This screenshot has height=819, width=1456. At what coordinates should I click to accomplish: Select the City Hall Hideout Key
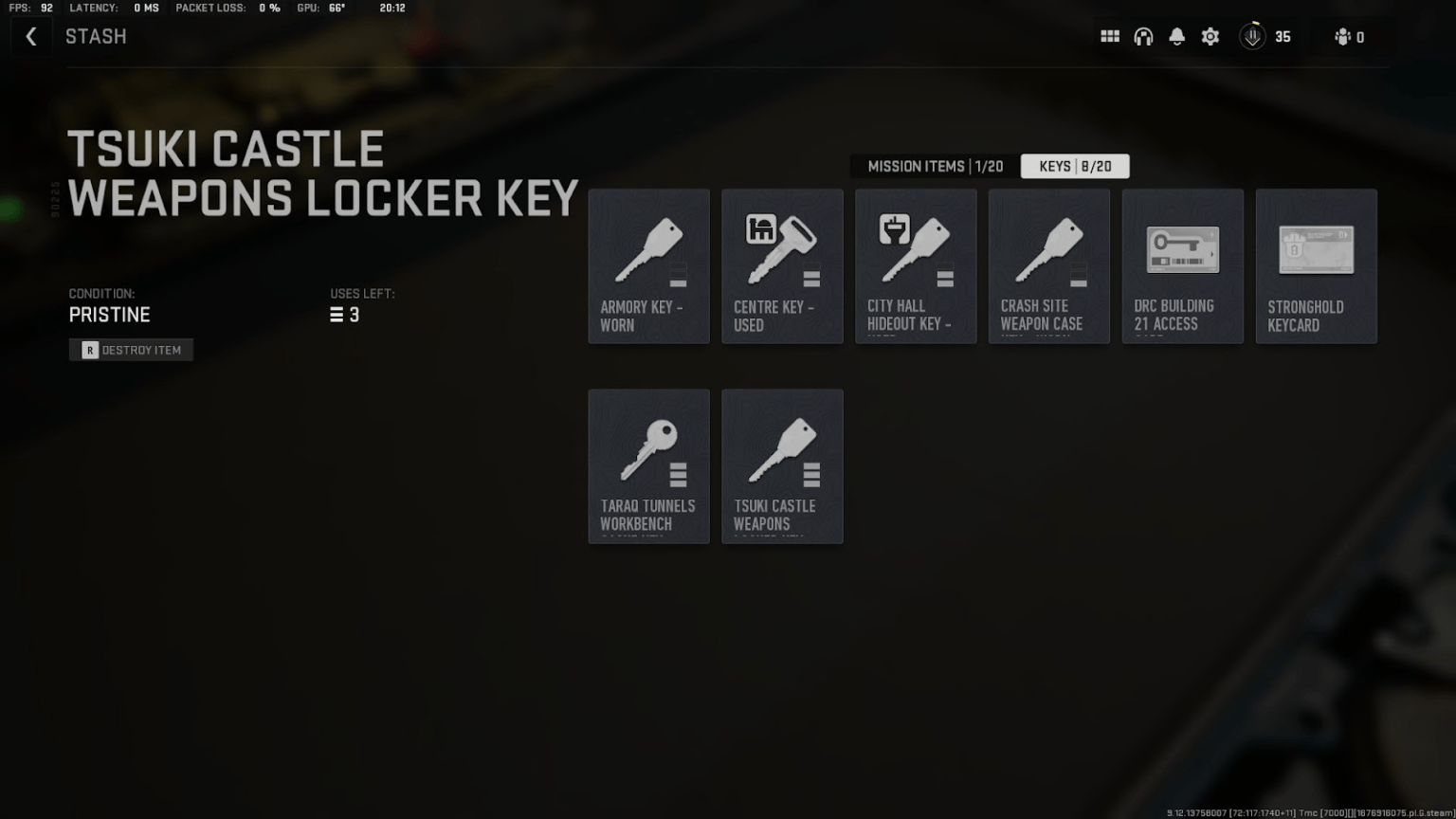pos(916,265)
